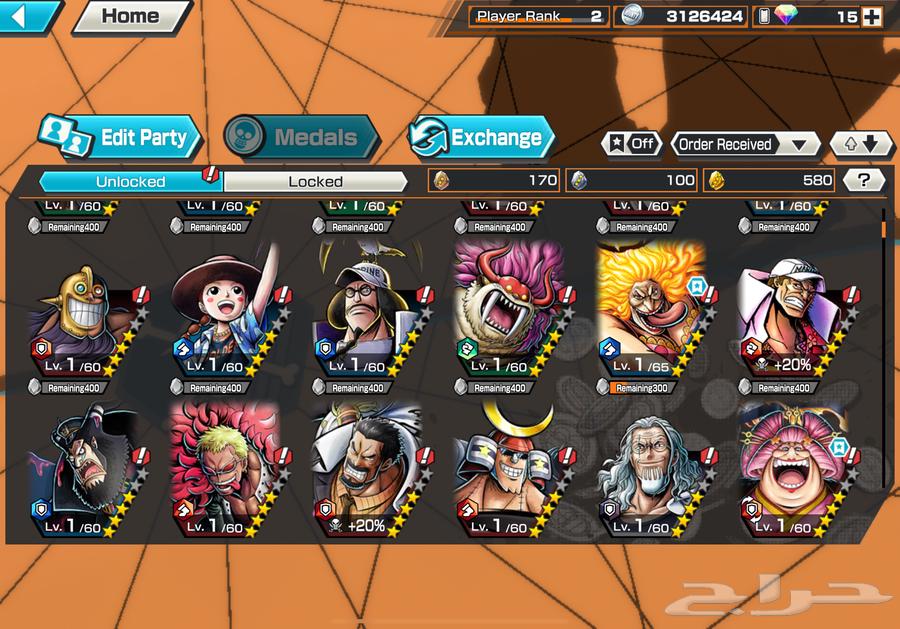Switch to the Unlocked tab

130,181
